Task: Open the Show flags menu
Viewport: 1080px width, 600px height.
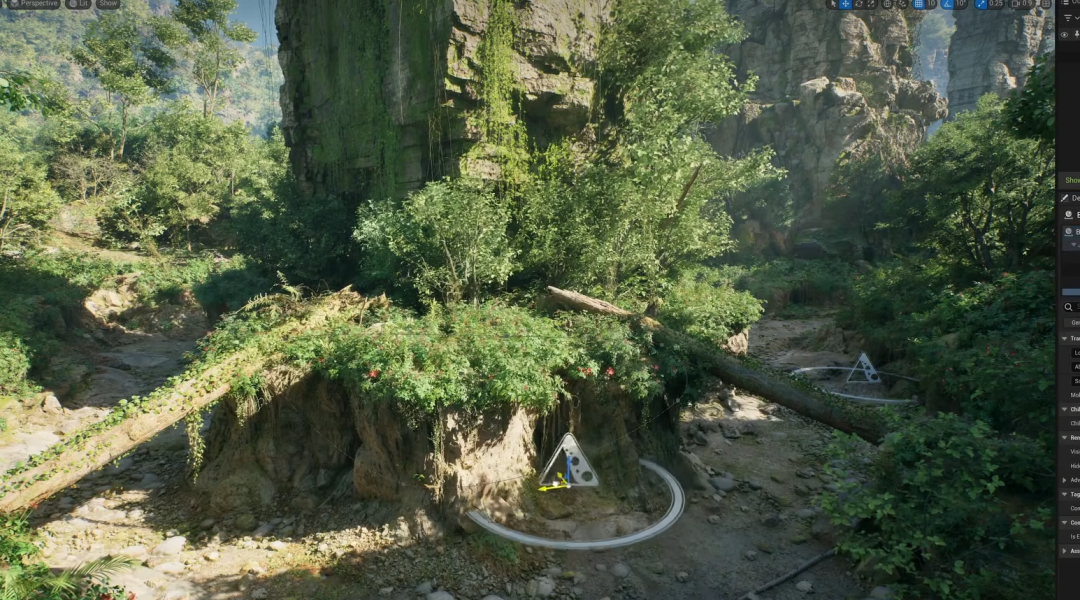Action: tap(108, 4)
